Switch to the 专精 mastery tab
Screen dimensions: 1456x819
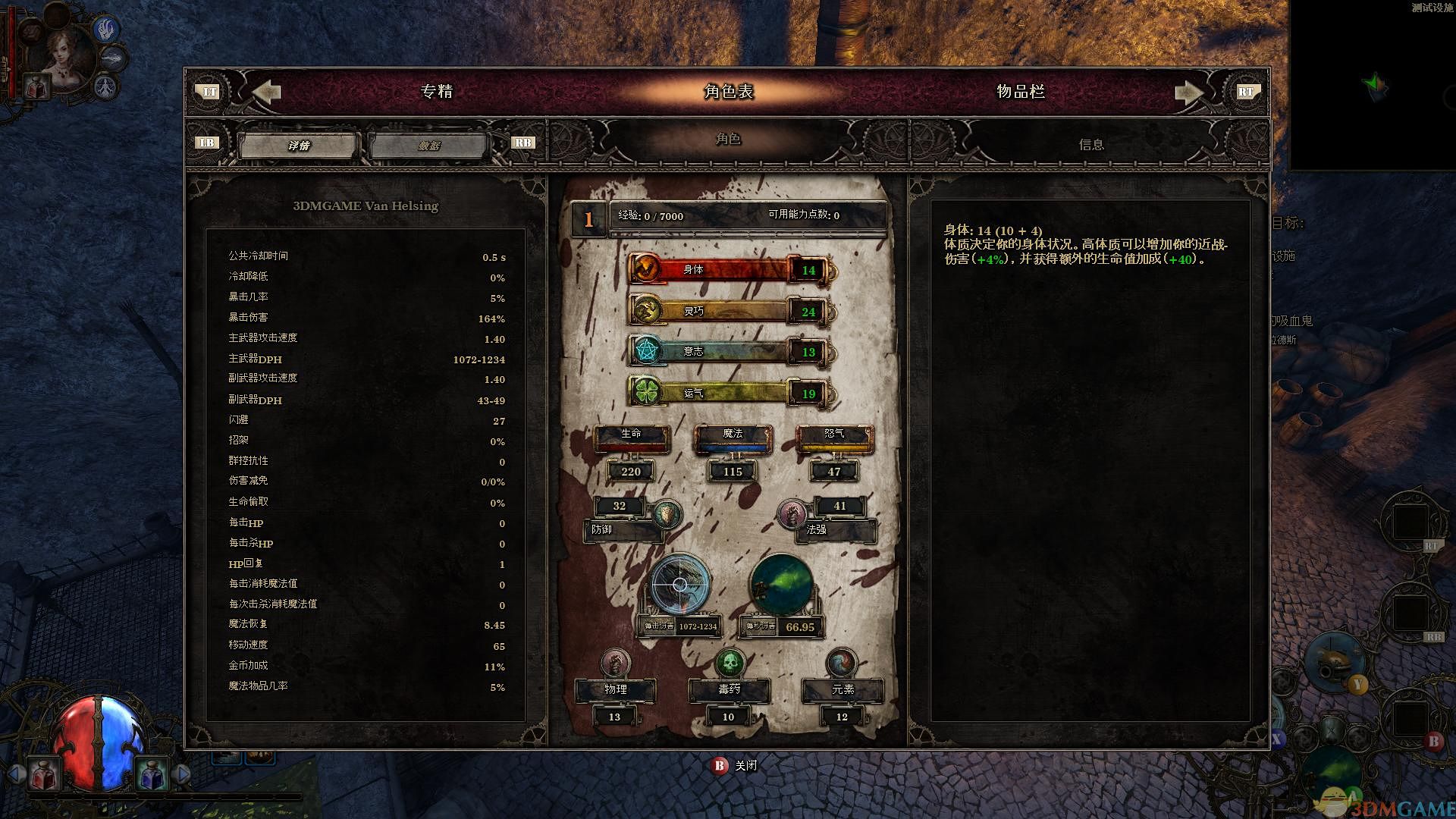[x=436, y=92]
